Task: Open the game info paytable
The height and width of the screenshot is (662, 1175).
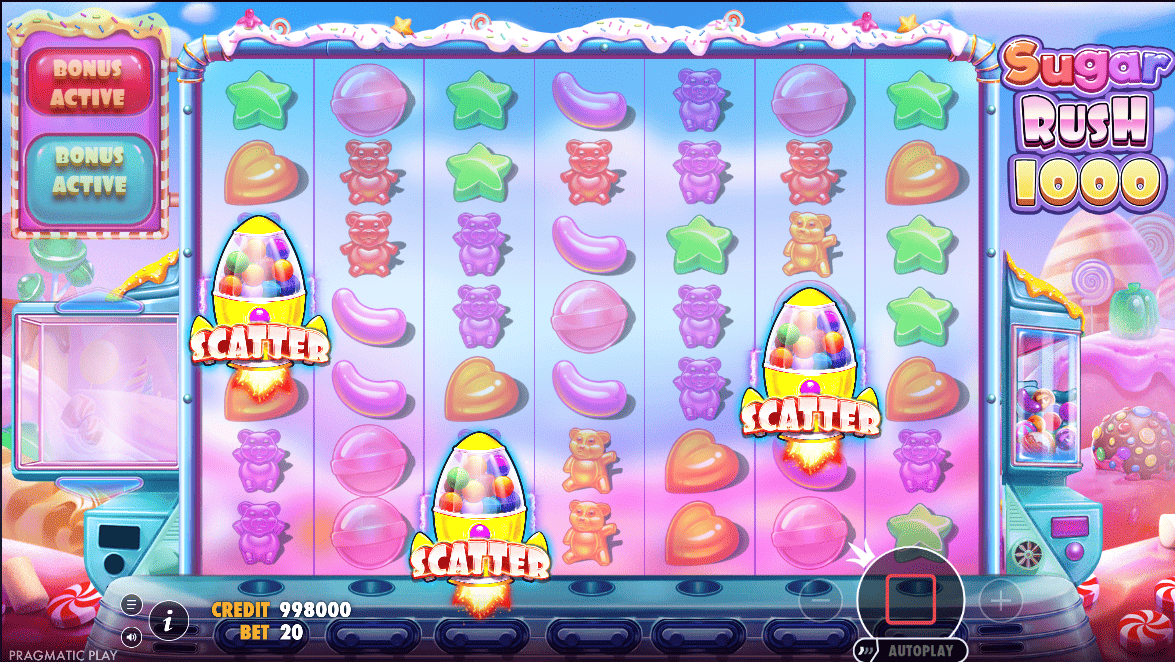Action: (169, 621)
